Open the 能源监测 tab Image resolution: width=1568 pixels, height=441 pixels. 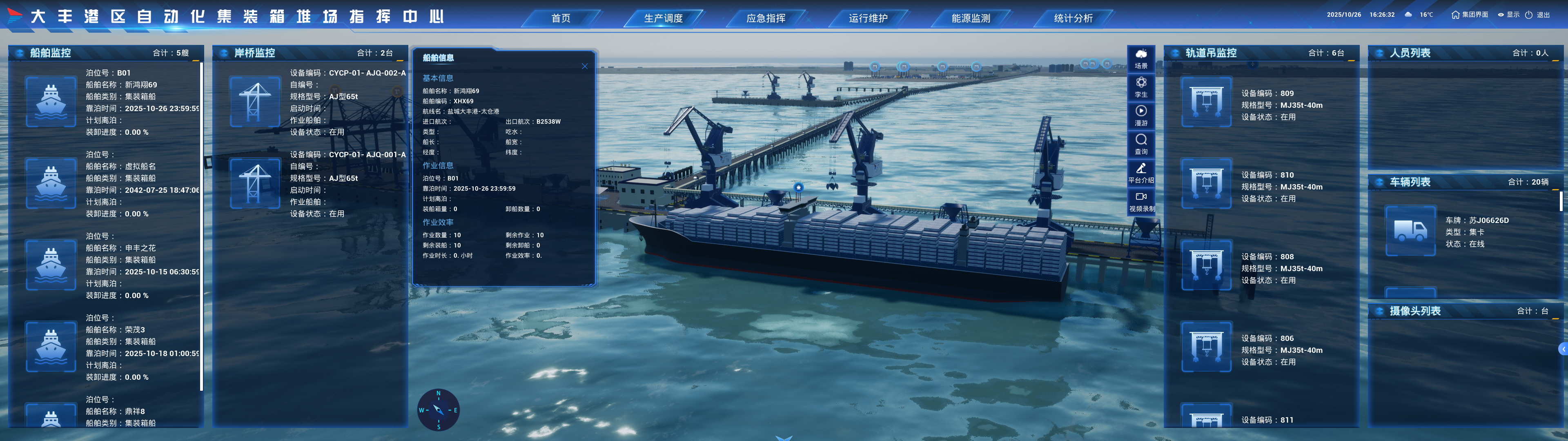tap(970, 18)
